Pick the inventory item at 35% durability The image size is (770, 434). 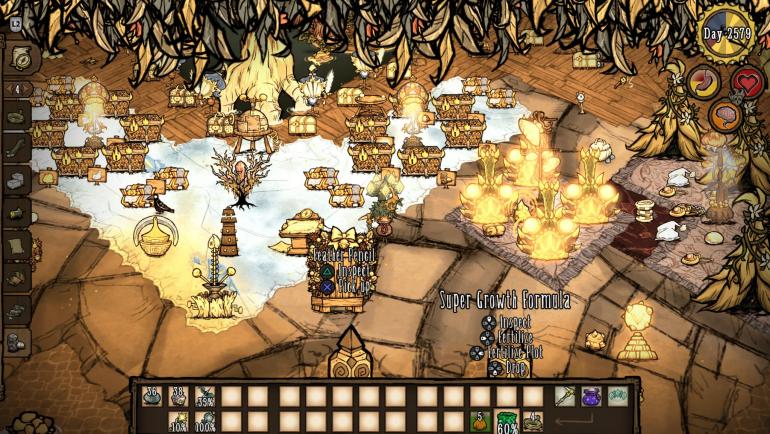click(206, 396)
